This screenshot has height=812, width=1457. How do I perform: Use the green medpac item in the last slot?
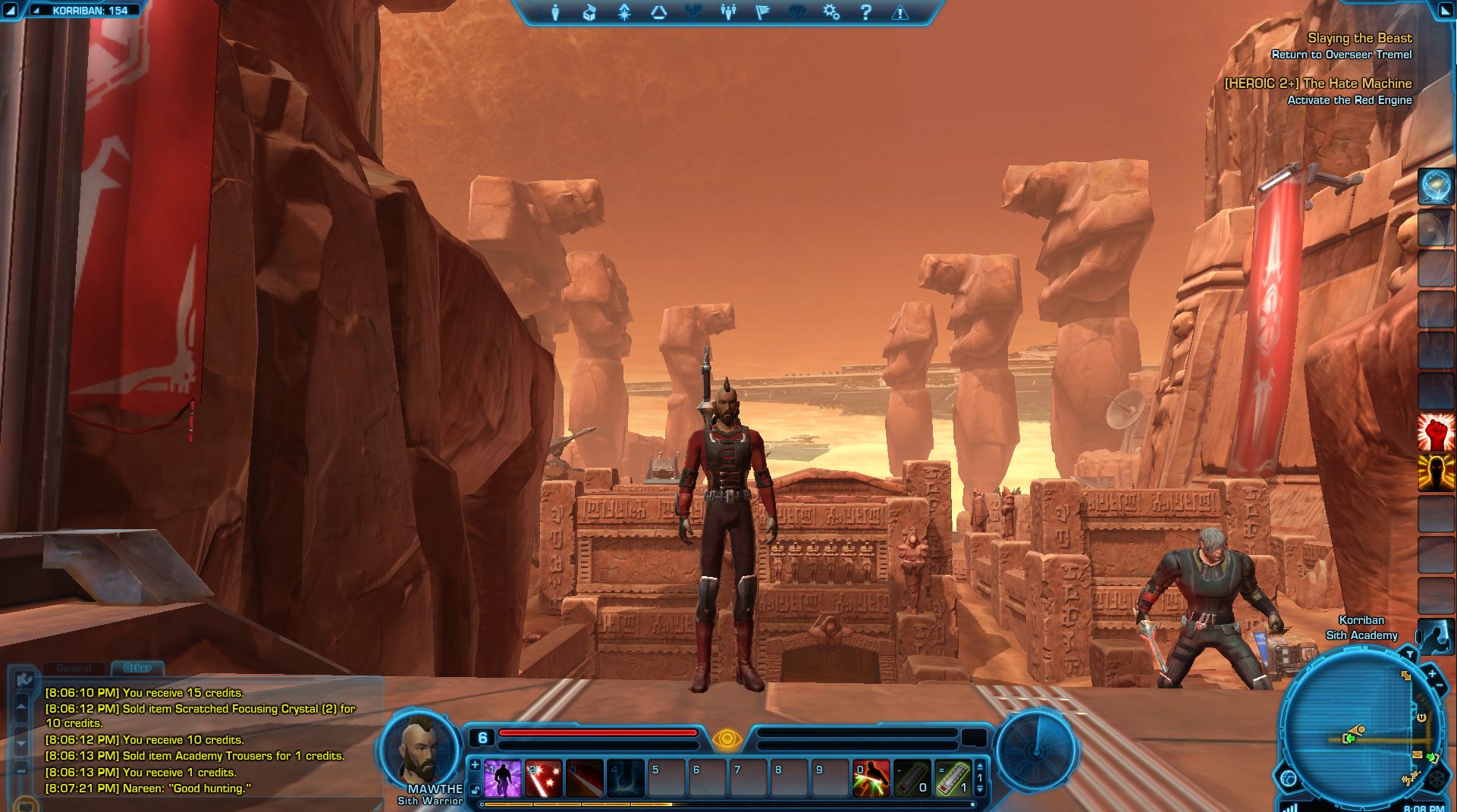click(x=953, y=779)
